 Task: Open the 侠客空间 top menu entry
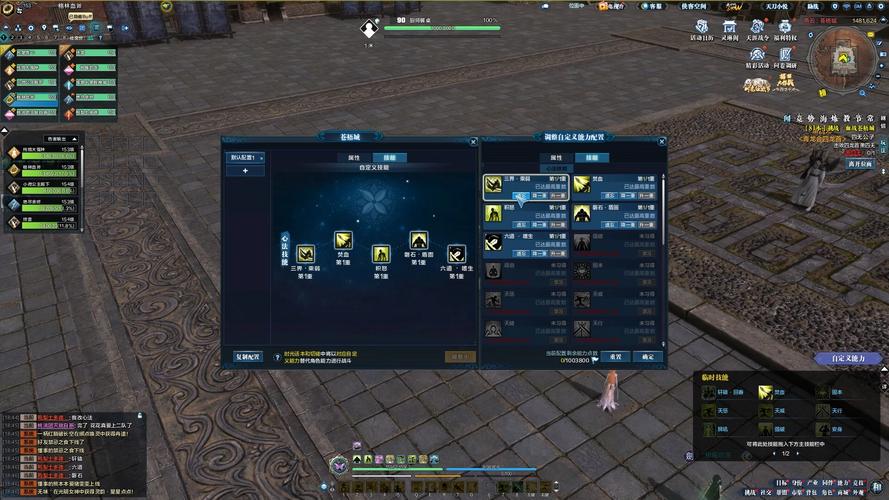coord(694,6)
